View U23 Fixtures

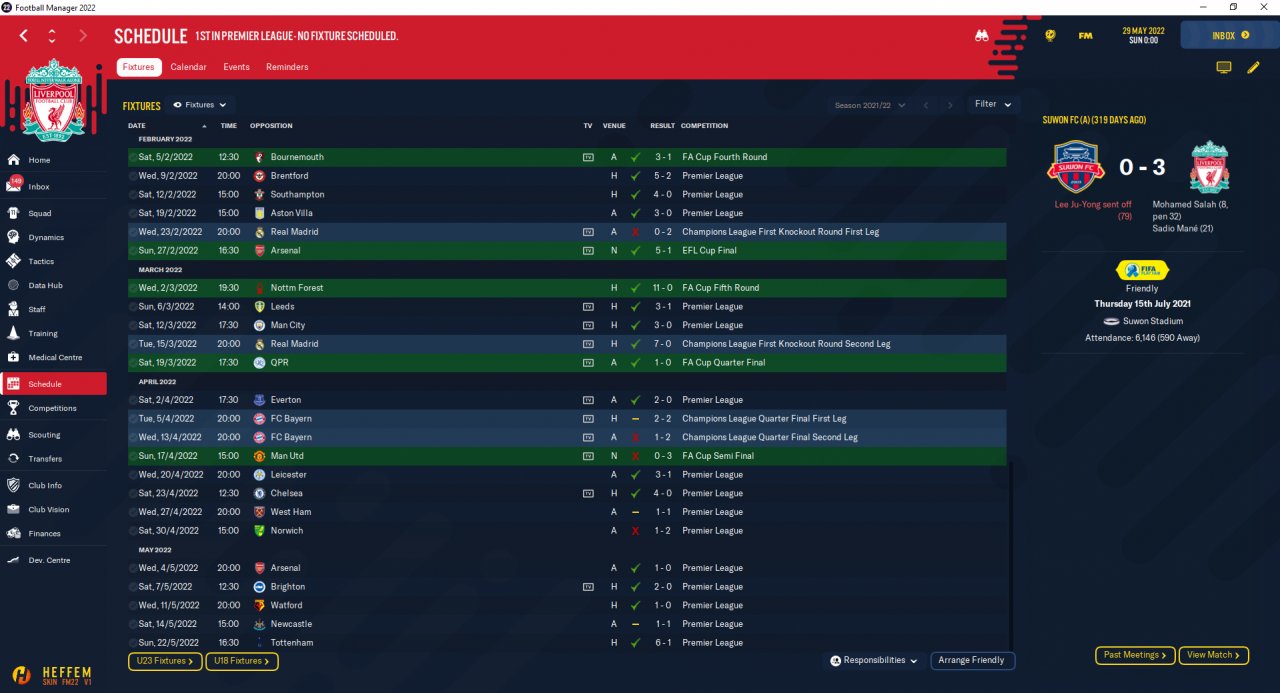pos(165,661)
